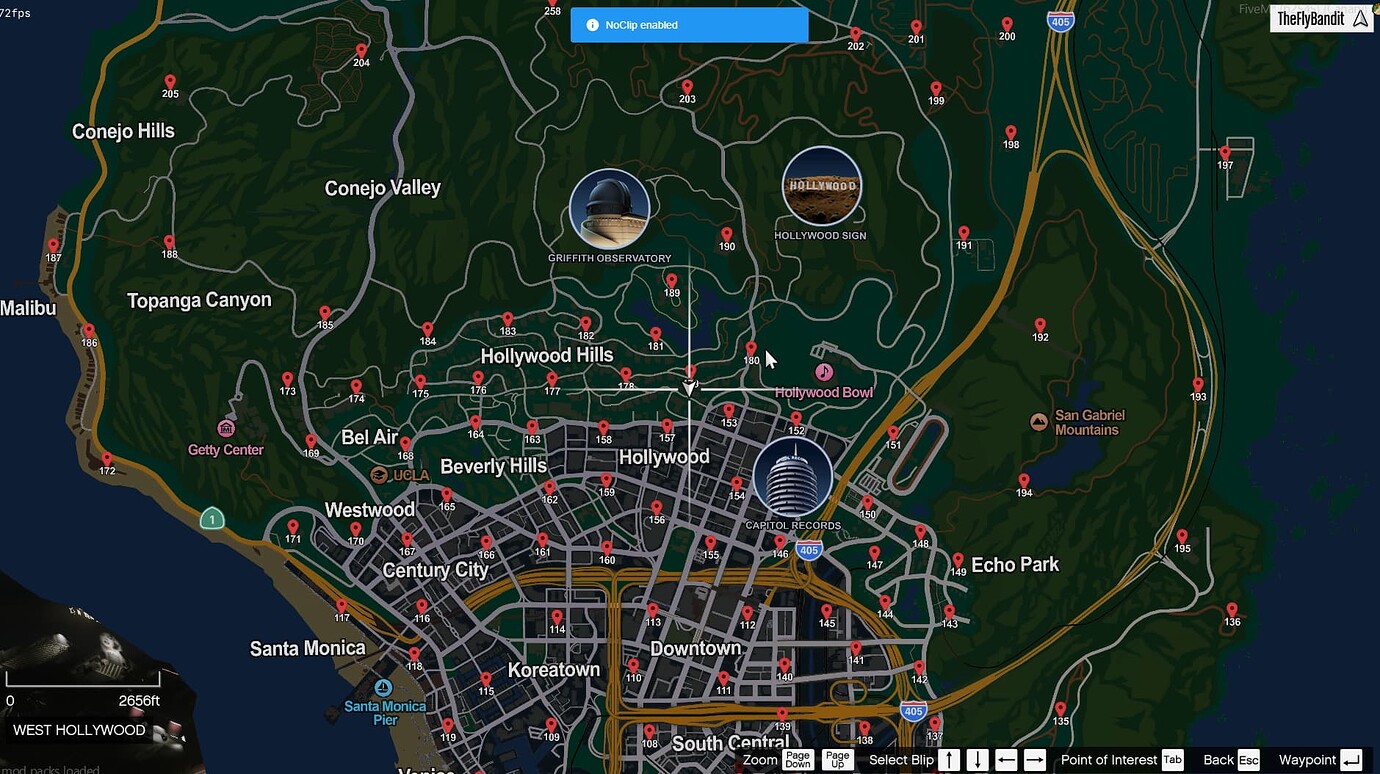Click the TheFlyBandit player name tab
Image resolution: width=1380 pixels, height=774 pixels.
tap(1321, 17)
